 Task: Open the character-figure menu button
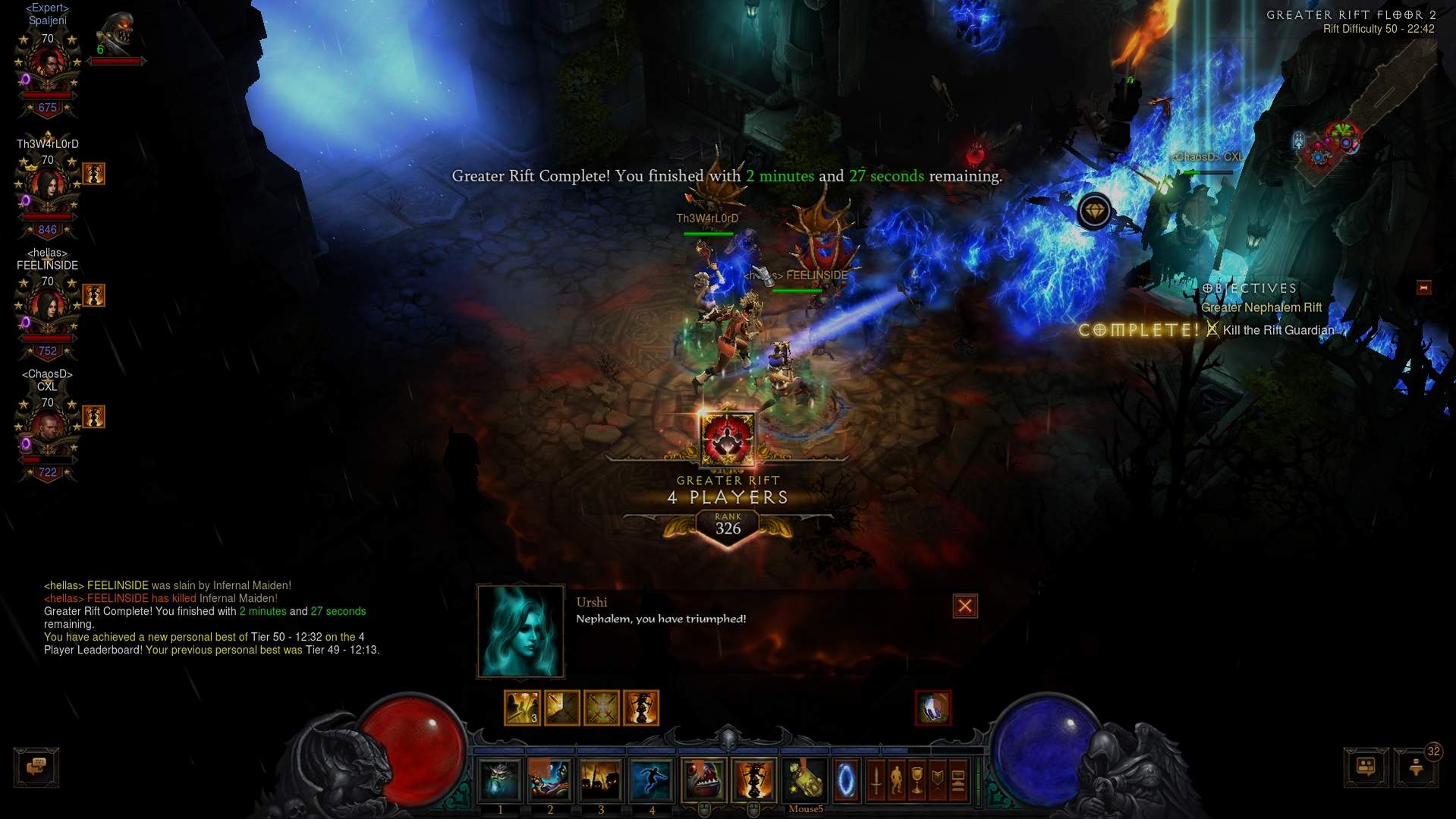coord(897,780)
